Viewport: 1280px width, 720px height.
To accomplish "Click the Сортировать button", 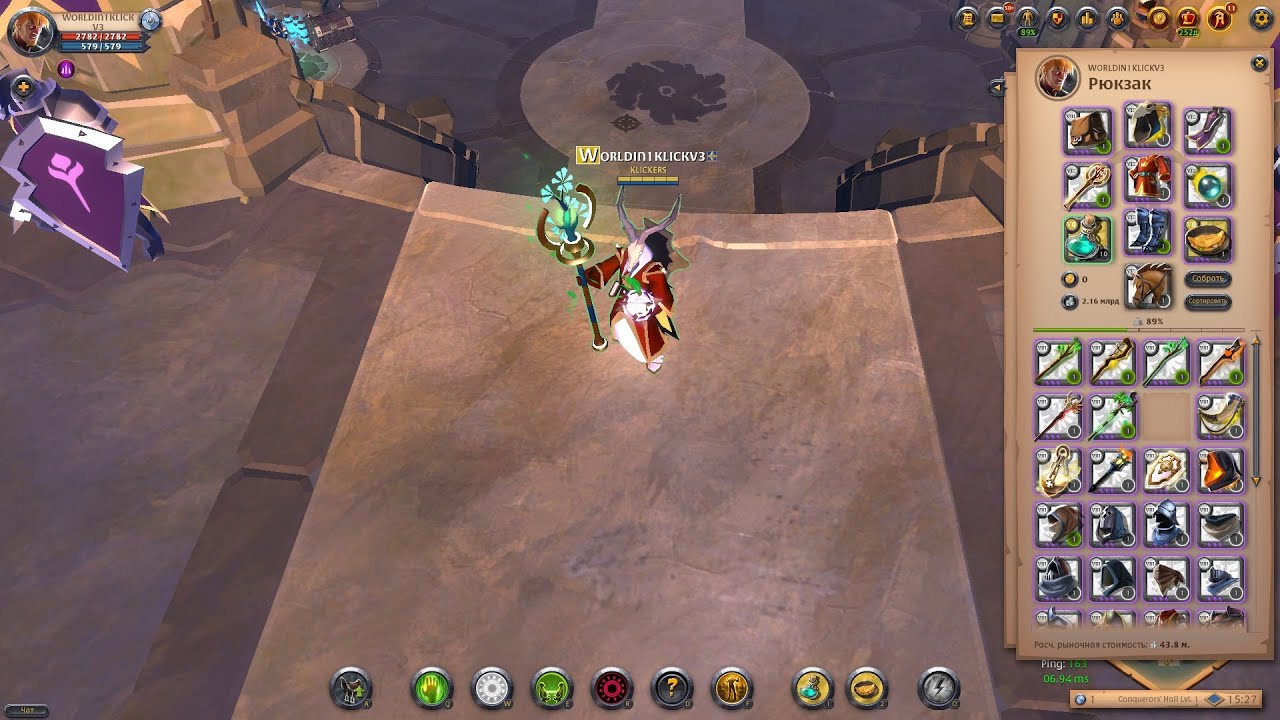I will 1208,301.
